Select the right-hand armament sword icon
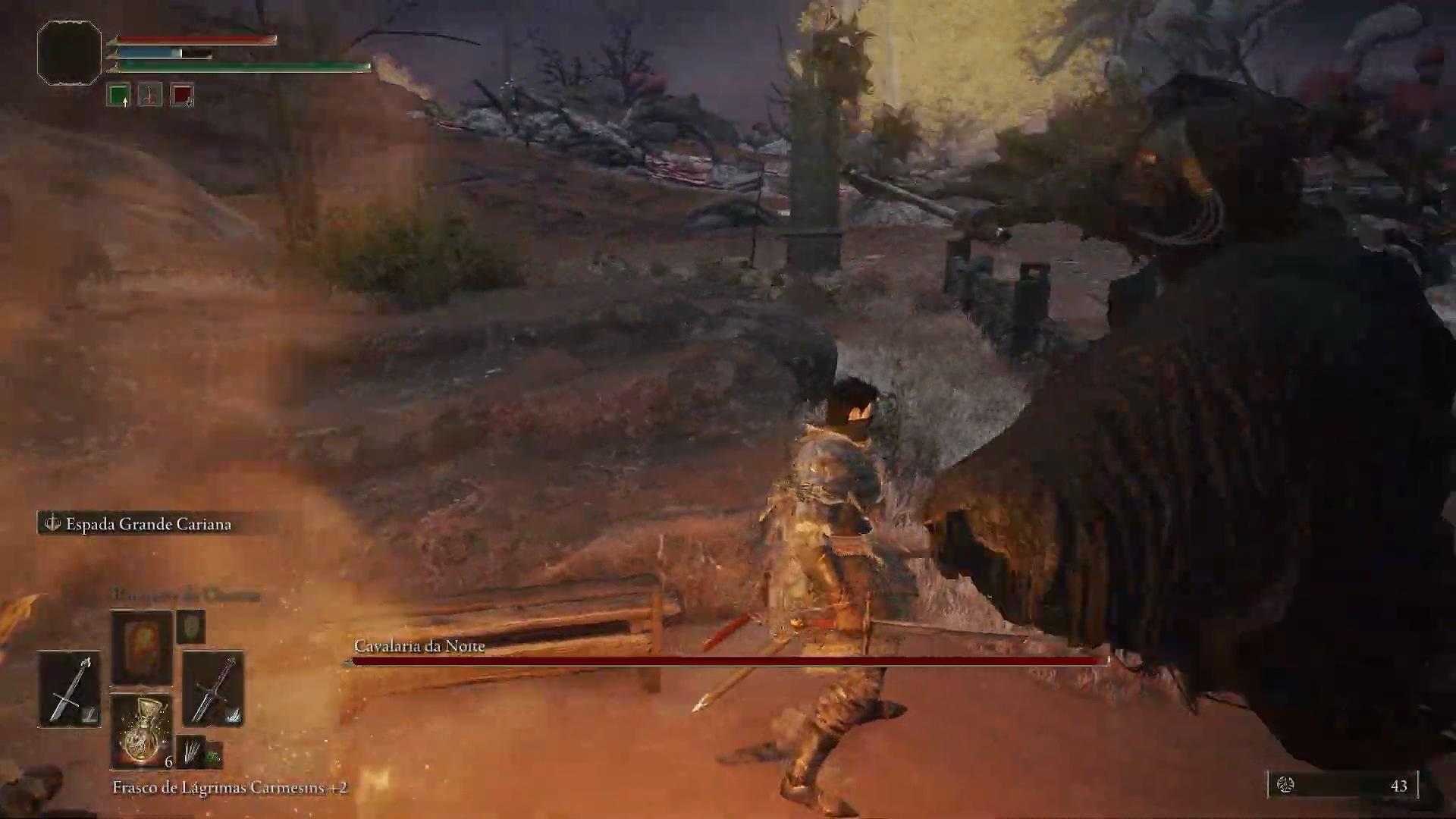 [215, 690]
